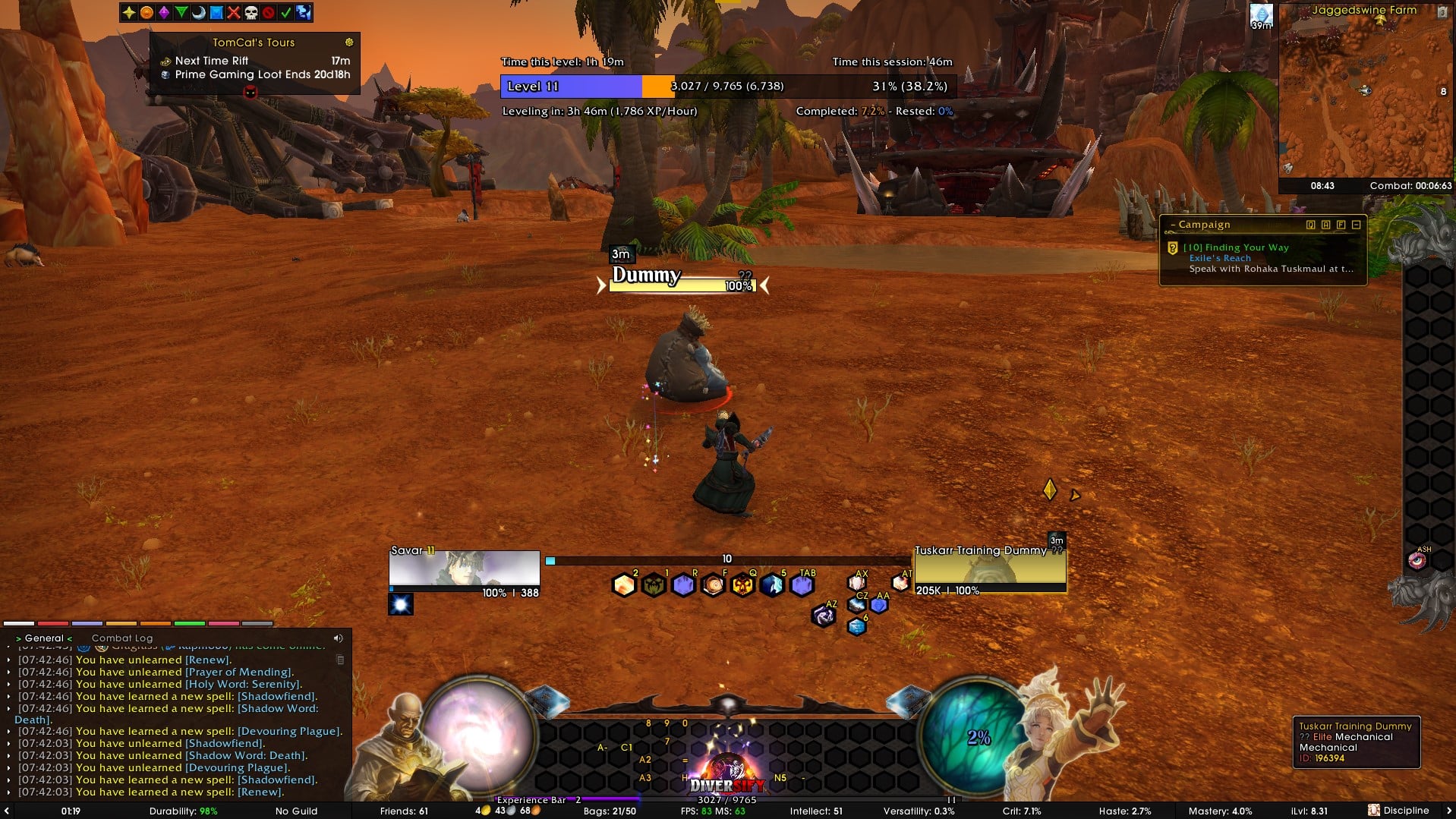Use the green skull ability bound to 1
The width and height of the screenshot is (1456, 819).
point(654,585)
